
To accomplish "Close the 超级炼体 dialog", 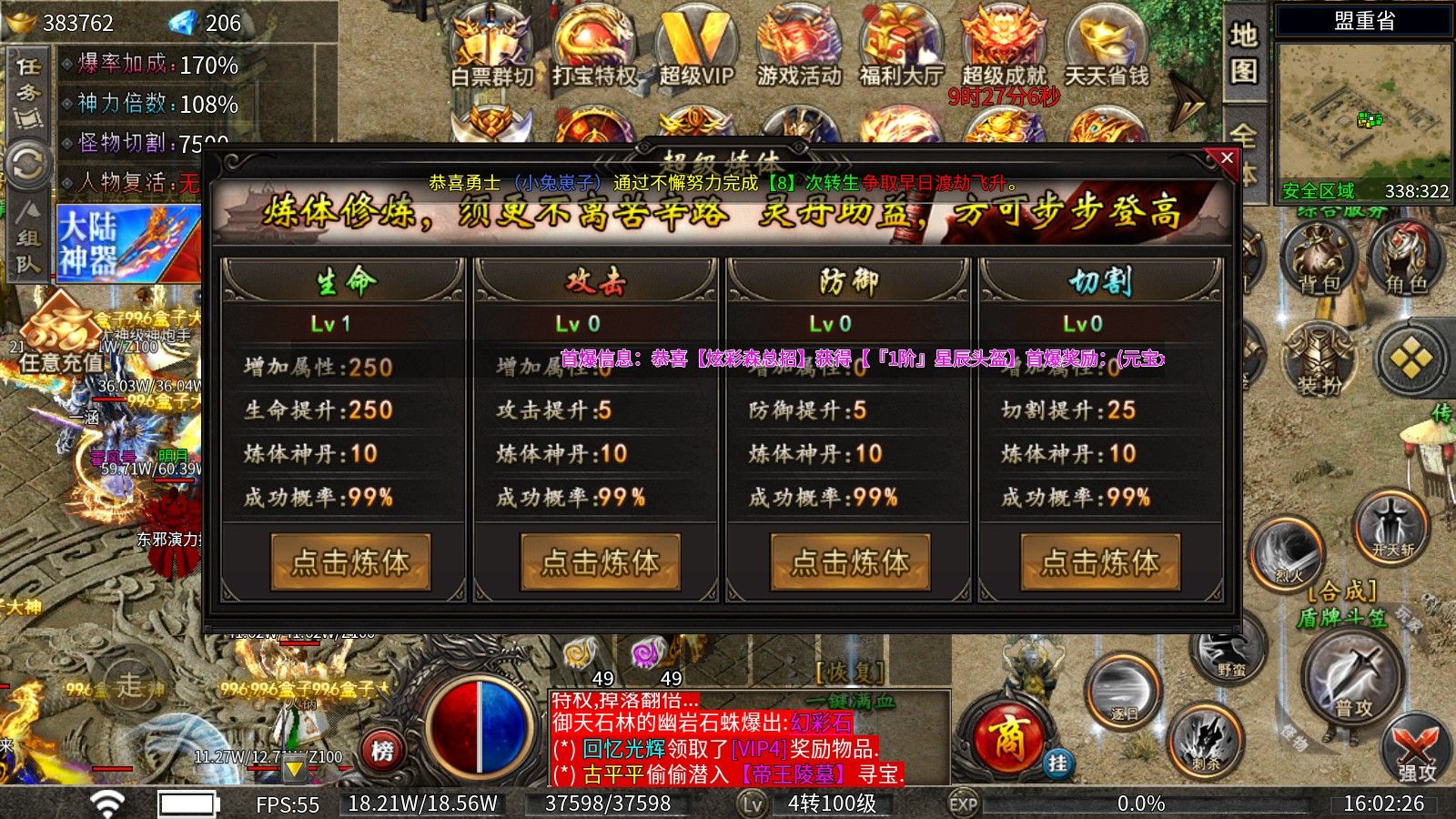I will pos(1227,158).
